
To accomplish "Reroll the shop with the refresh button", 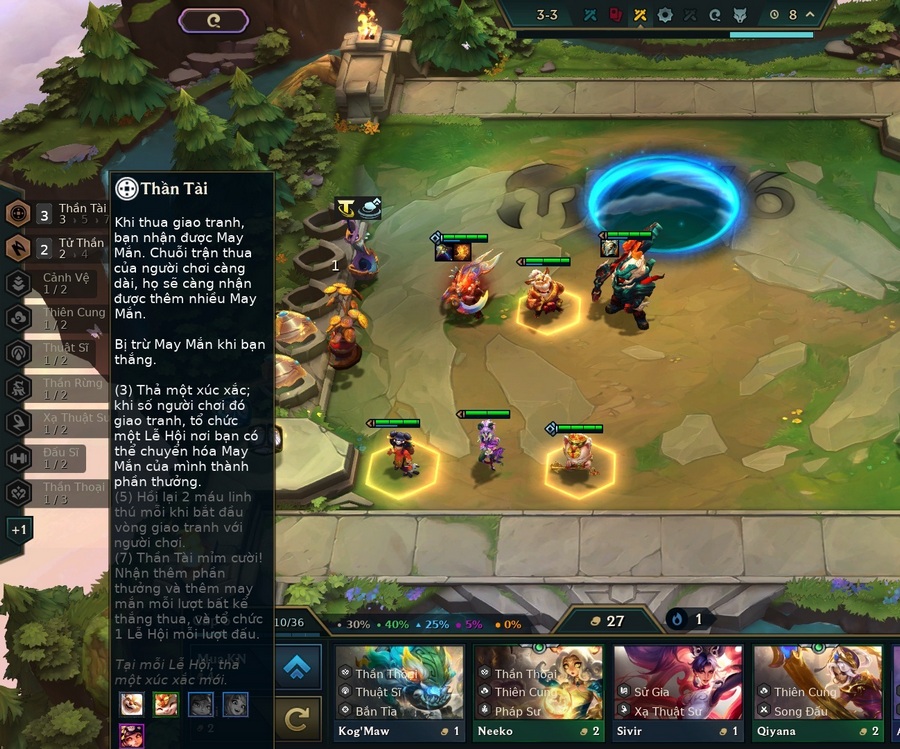I will point(297,718).
